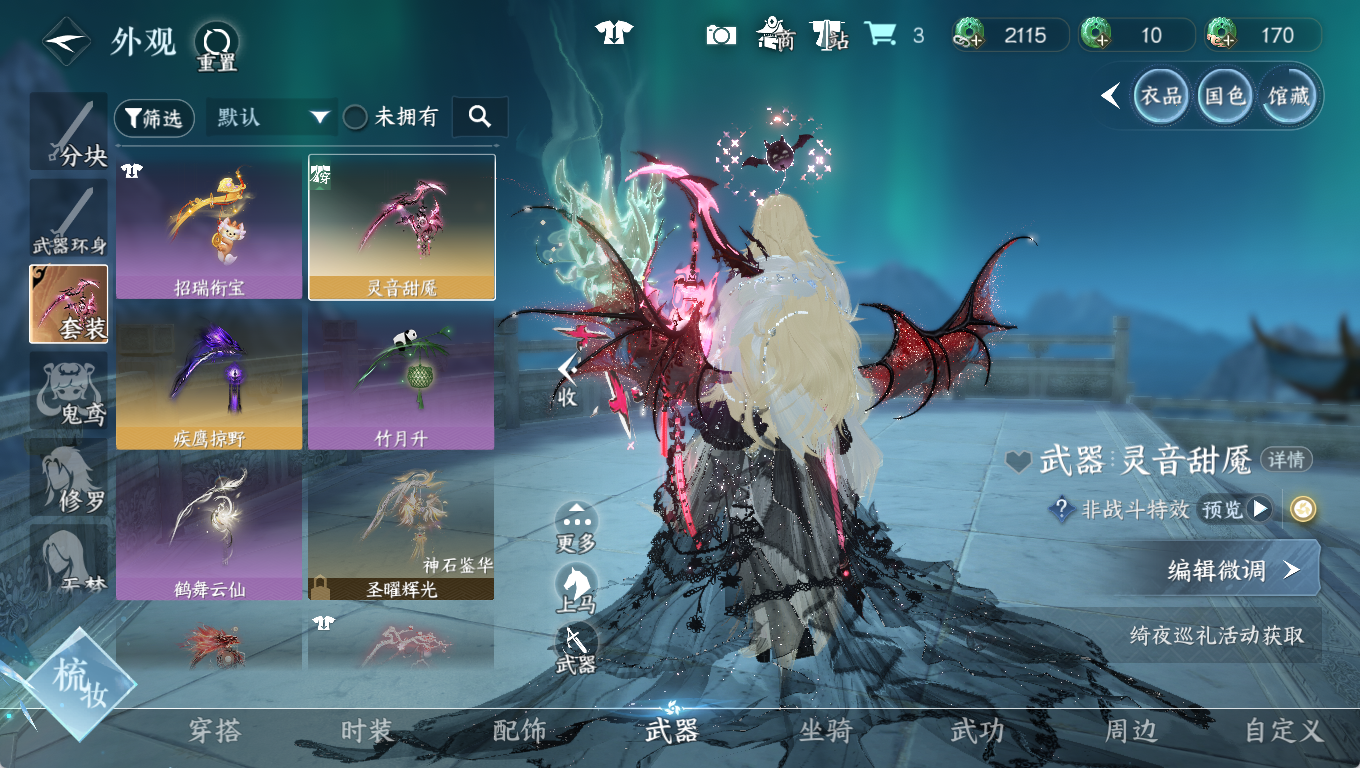Viewport: 1360px width, 768px height.
Task: Open the 坐骑 tab
Action: point(825,731)
